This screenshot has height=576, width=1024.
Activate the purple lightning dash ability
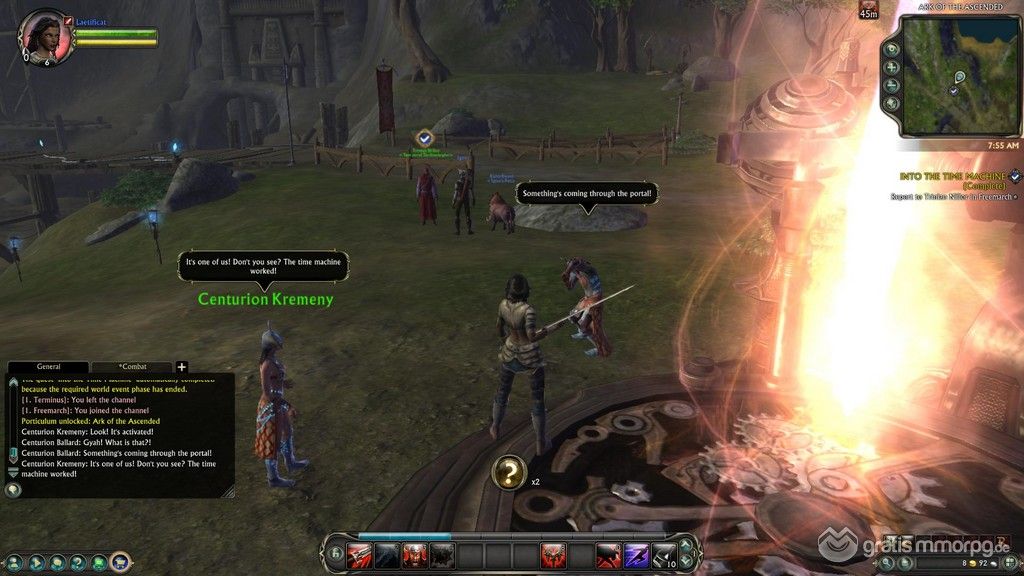[636, 557]
